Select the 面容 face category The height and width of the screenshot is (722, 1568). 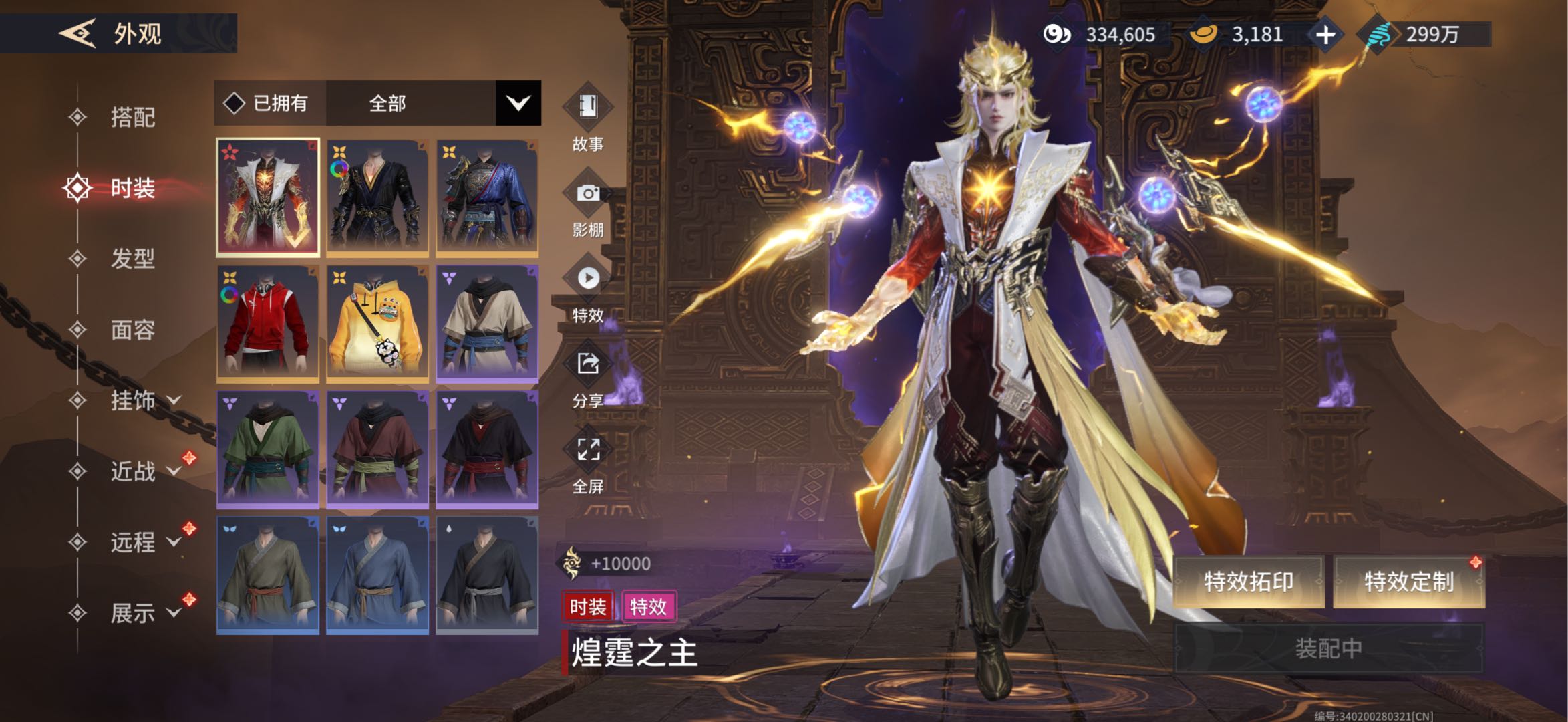(132, 330)
